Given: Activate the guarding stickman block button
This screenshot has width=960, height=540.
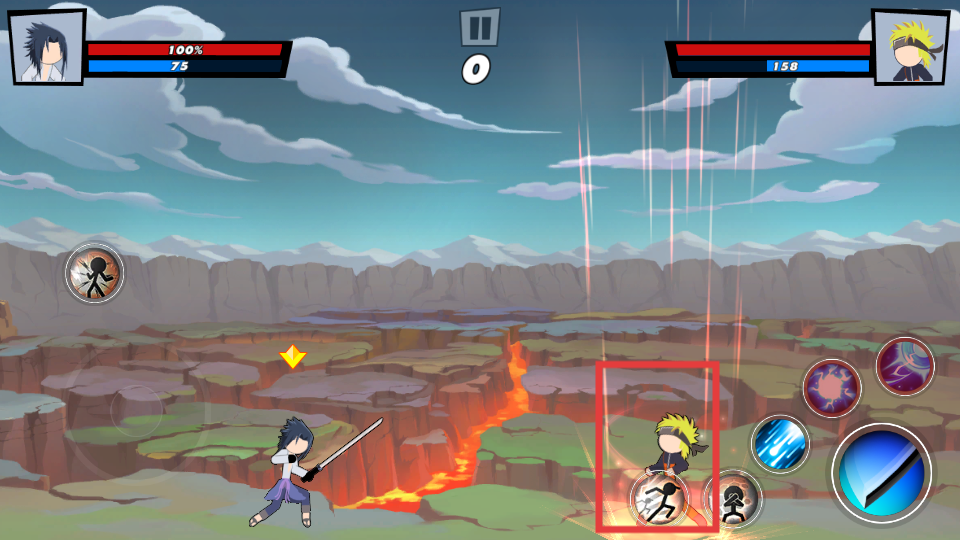Looking at the screenshot, I should coord(733,498).
